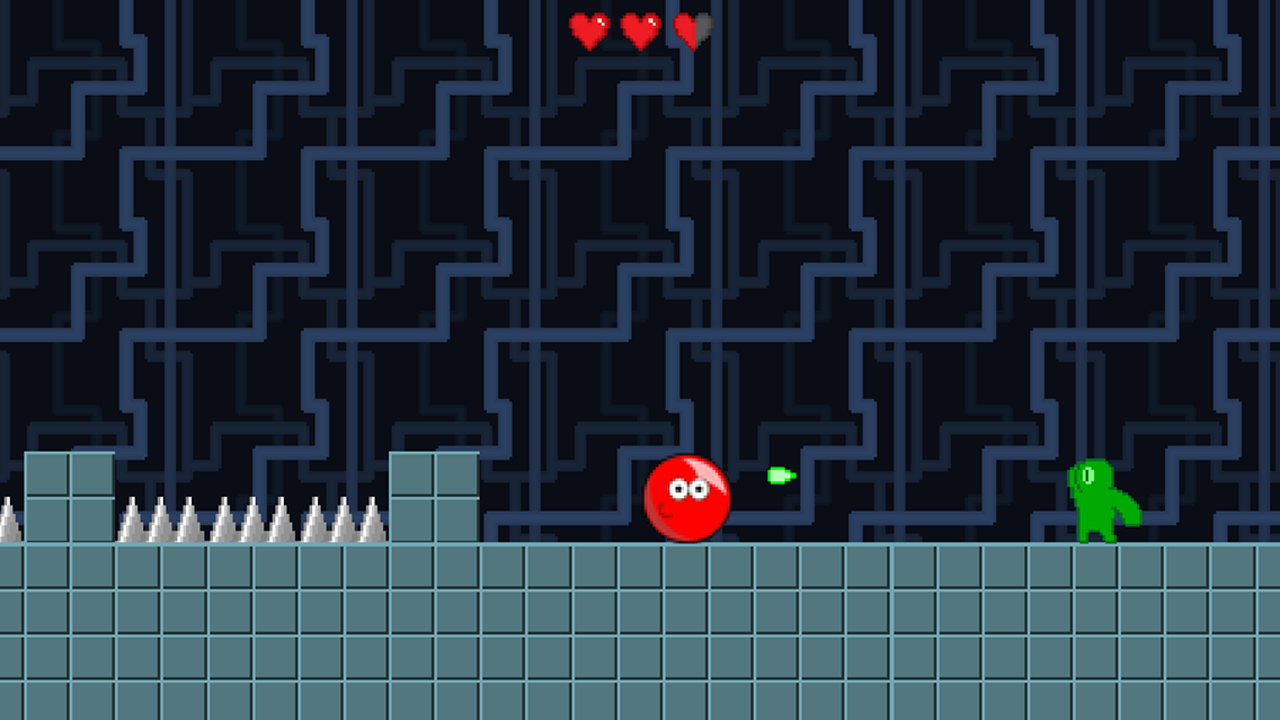Click the red ball player character
Image resolution: width=1280 pixels, height=720 pixels.
[x=687, y=500]
